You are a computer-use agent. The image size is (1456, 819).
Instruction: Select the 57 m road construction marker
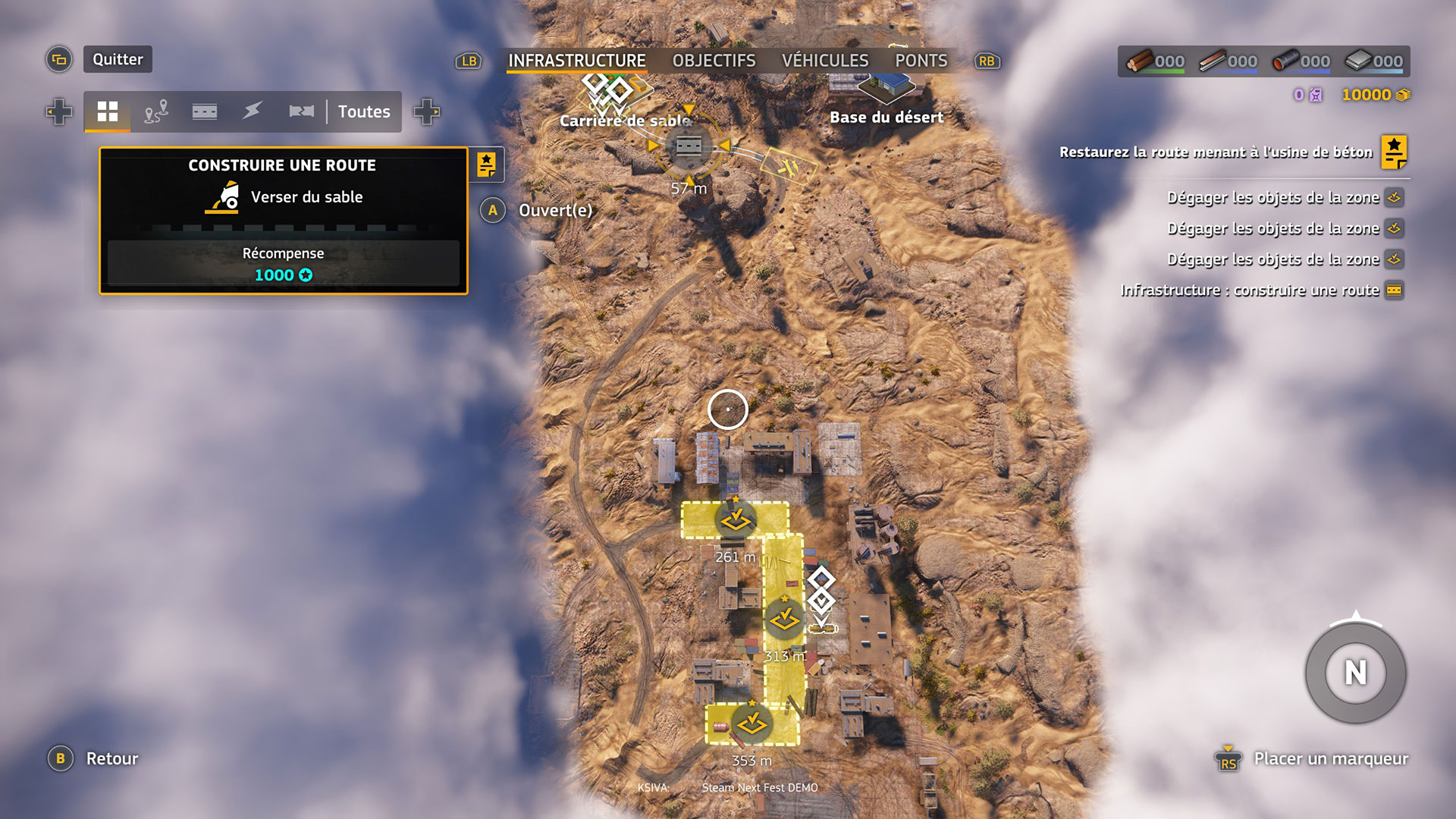tap(689, 146)
